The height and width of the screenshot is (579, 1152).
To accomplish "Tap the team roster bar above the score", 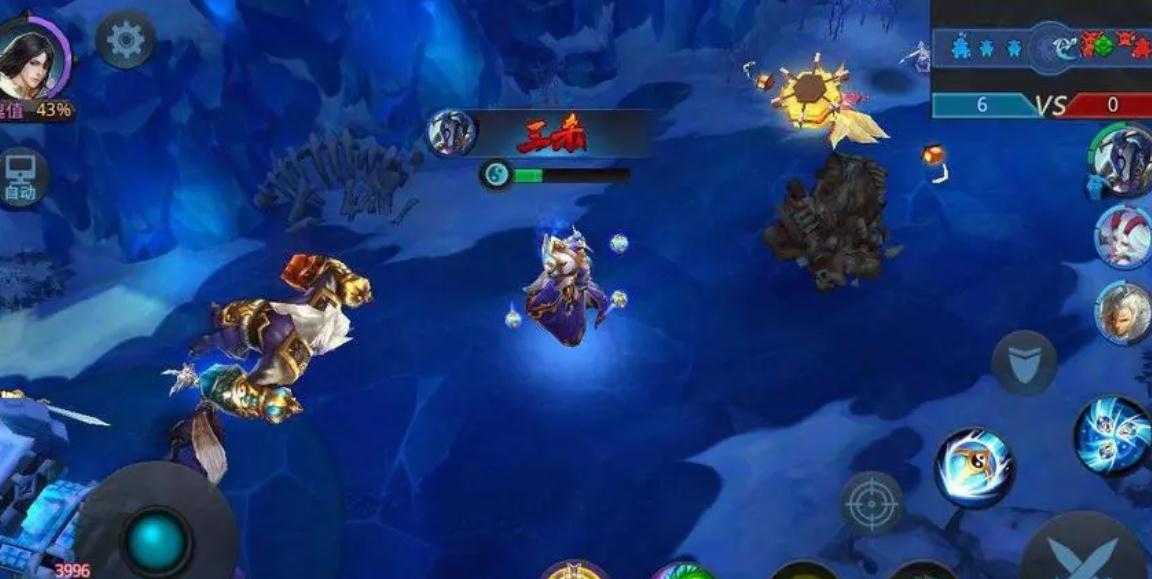I will (1041, 47).
